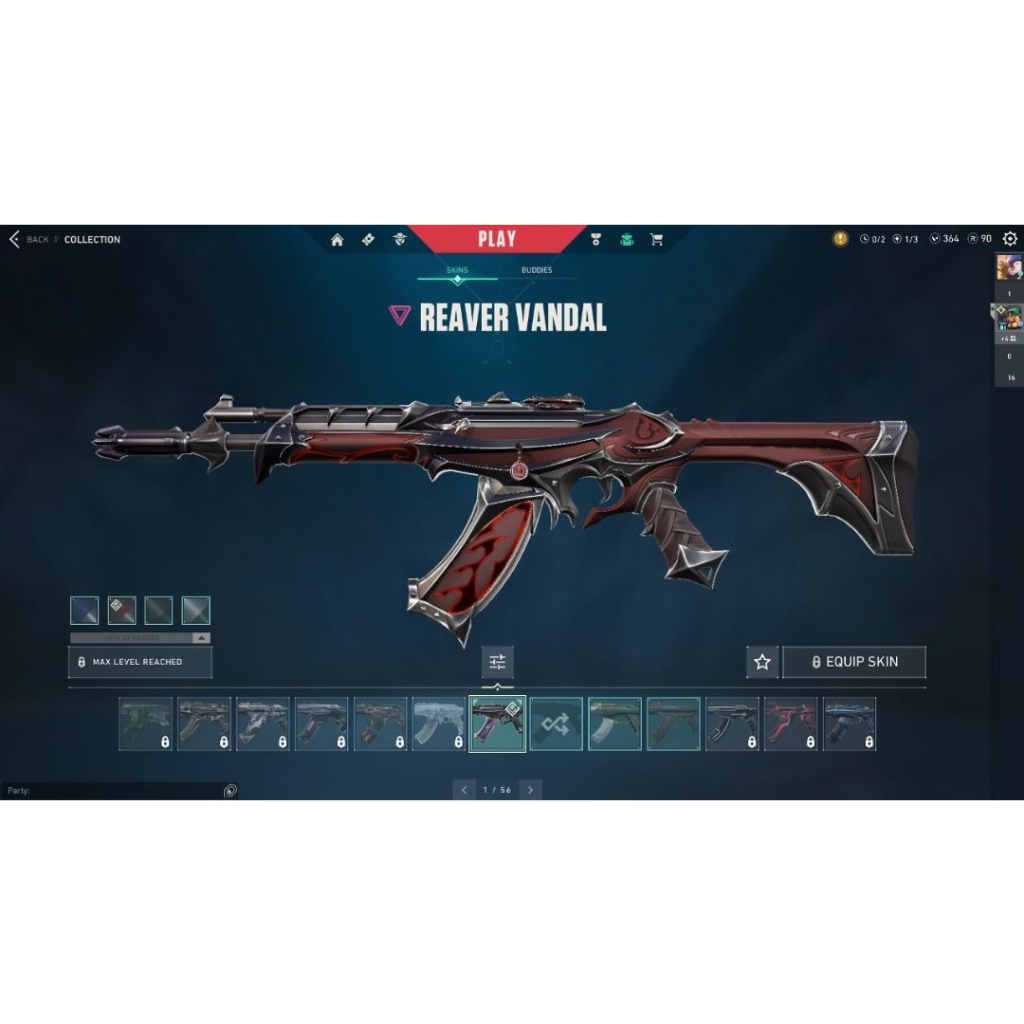Open the skin filter sliders button
This screenshot has width=1024, height=1024.
point(497,662)
